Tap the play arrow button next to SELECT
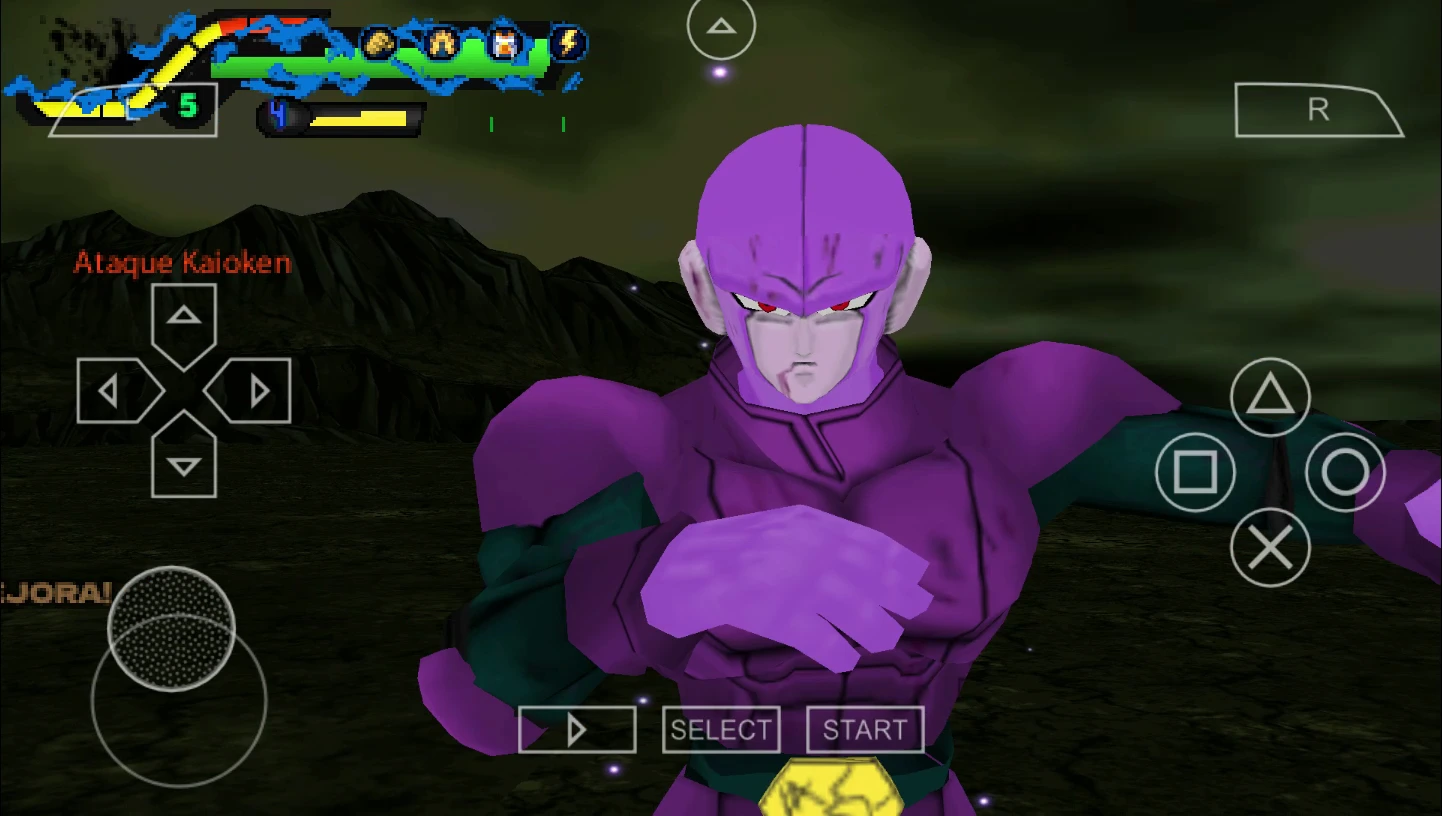This screenshot has height=816, width=1442. point(577,729)
